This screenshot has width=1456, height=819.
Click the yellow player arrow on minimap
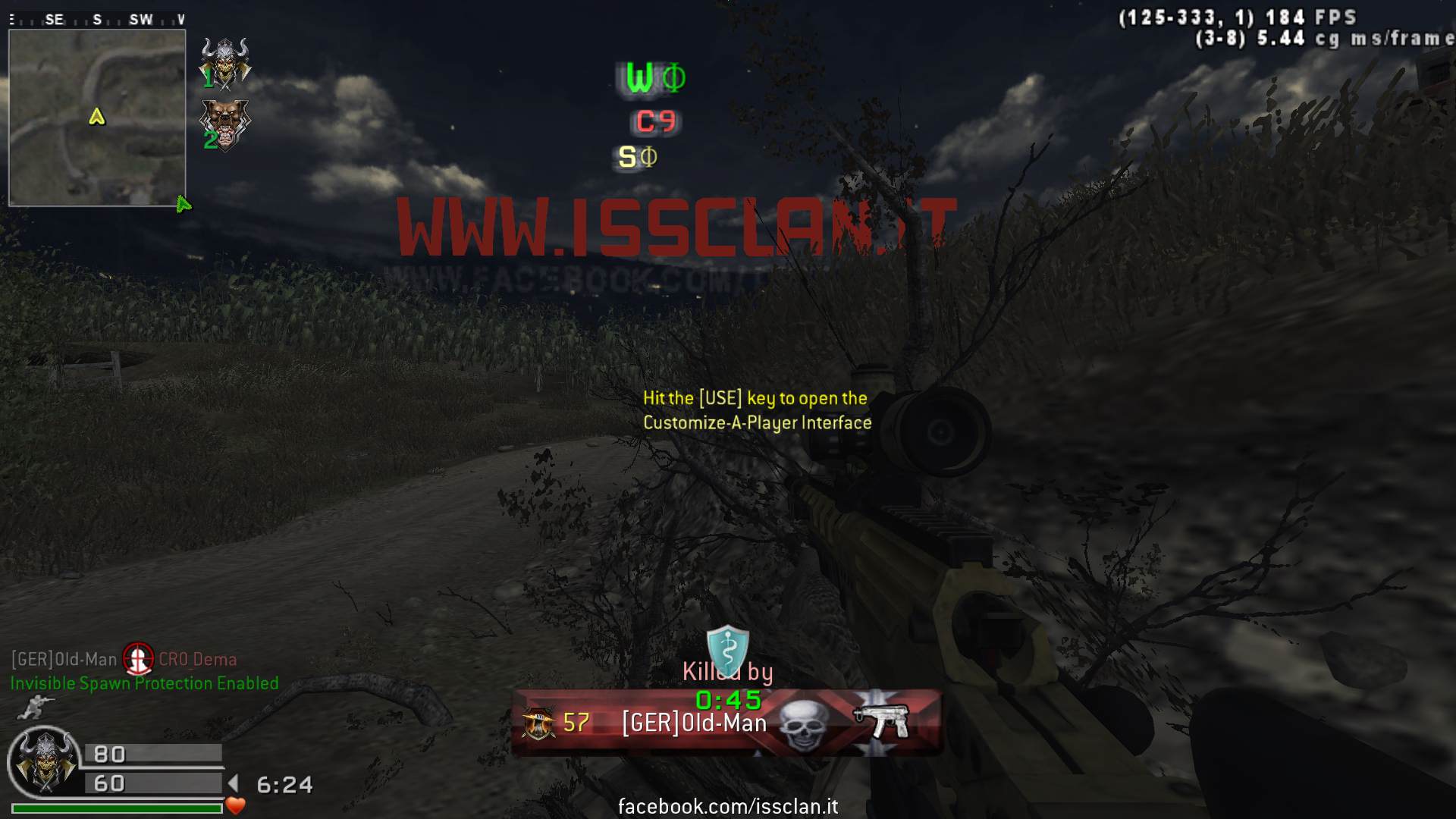(x=97, y=116)
